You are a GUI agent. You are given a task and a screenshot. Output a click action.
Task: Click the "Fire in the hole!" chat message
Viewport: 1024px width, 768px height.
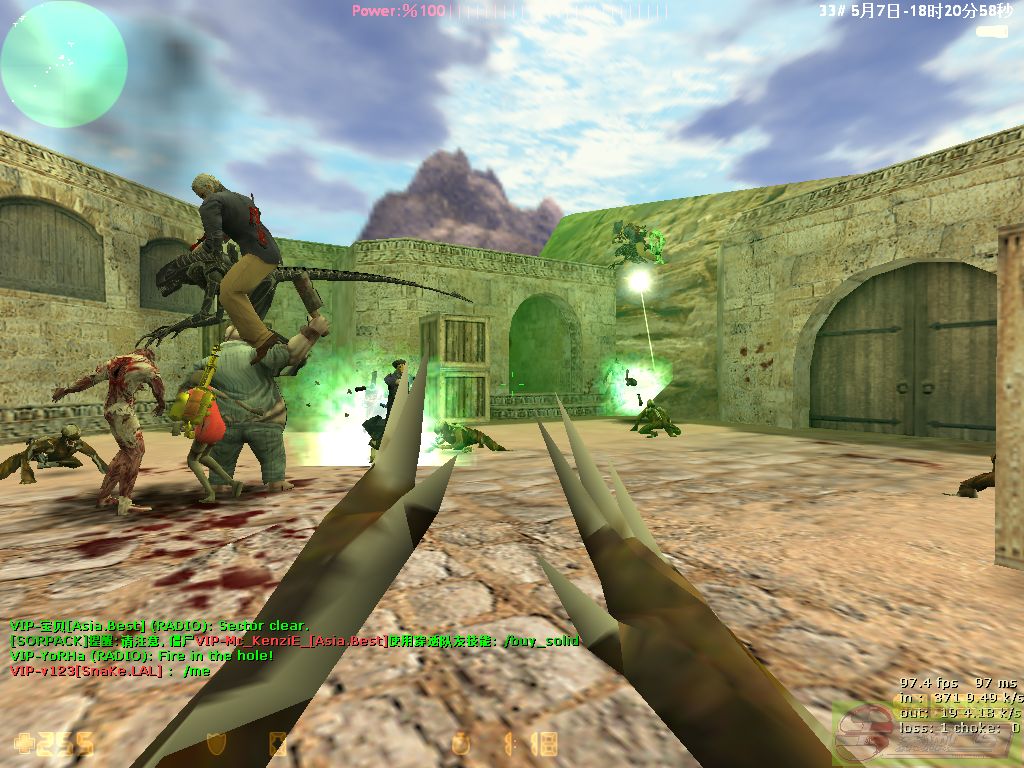141,655
